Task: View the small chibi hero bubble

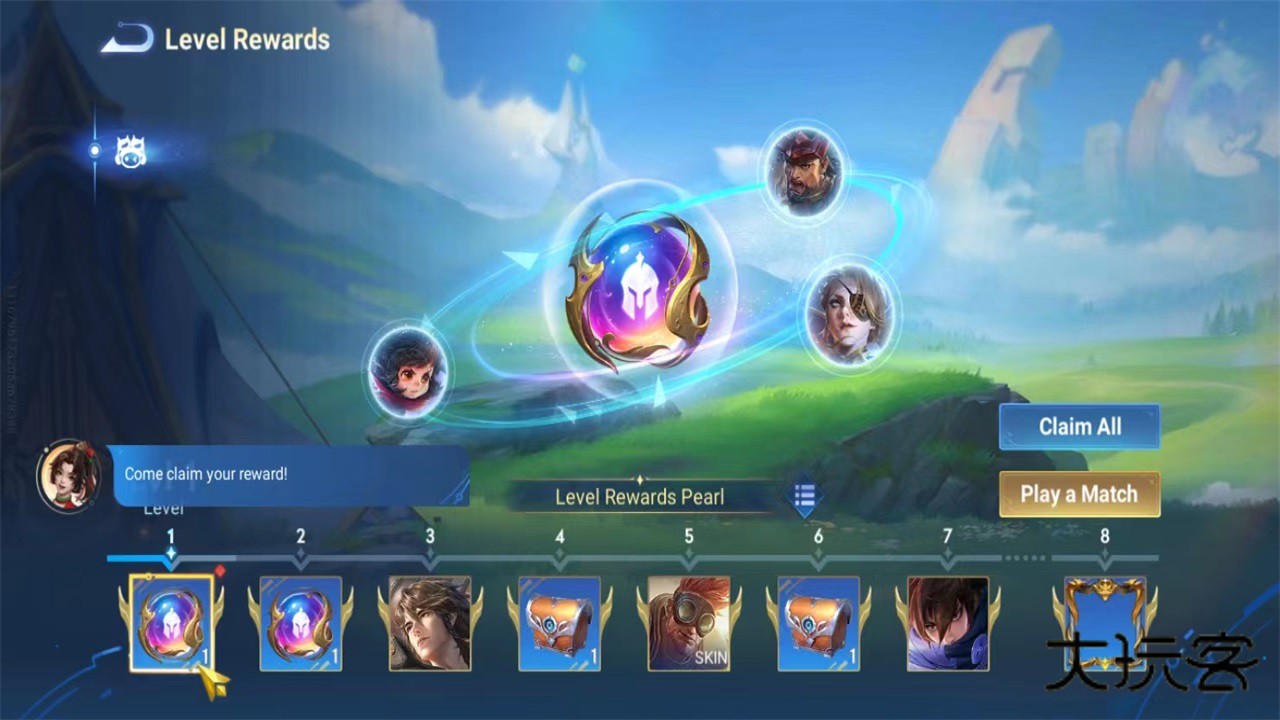Action: pyautogui.click(x=407, y=370)
